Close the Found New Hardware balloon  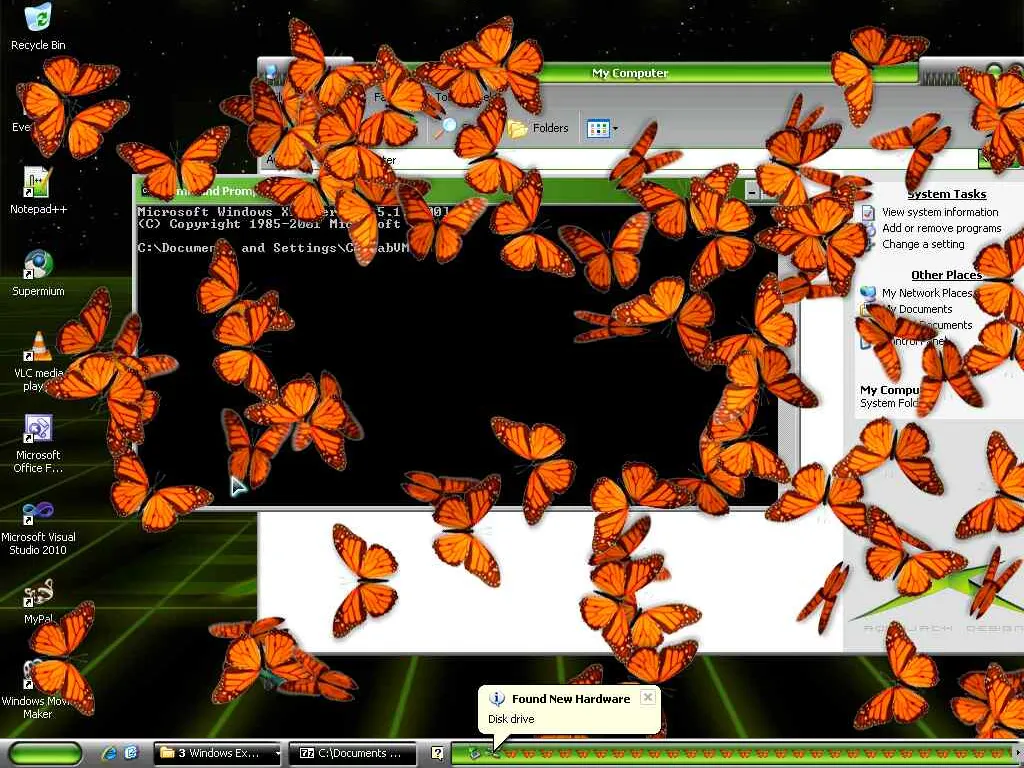click(x=648, y=697)
